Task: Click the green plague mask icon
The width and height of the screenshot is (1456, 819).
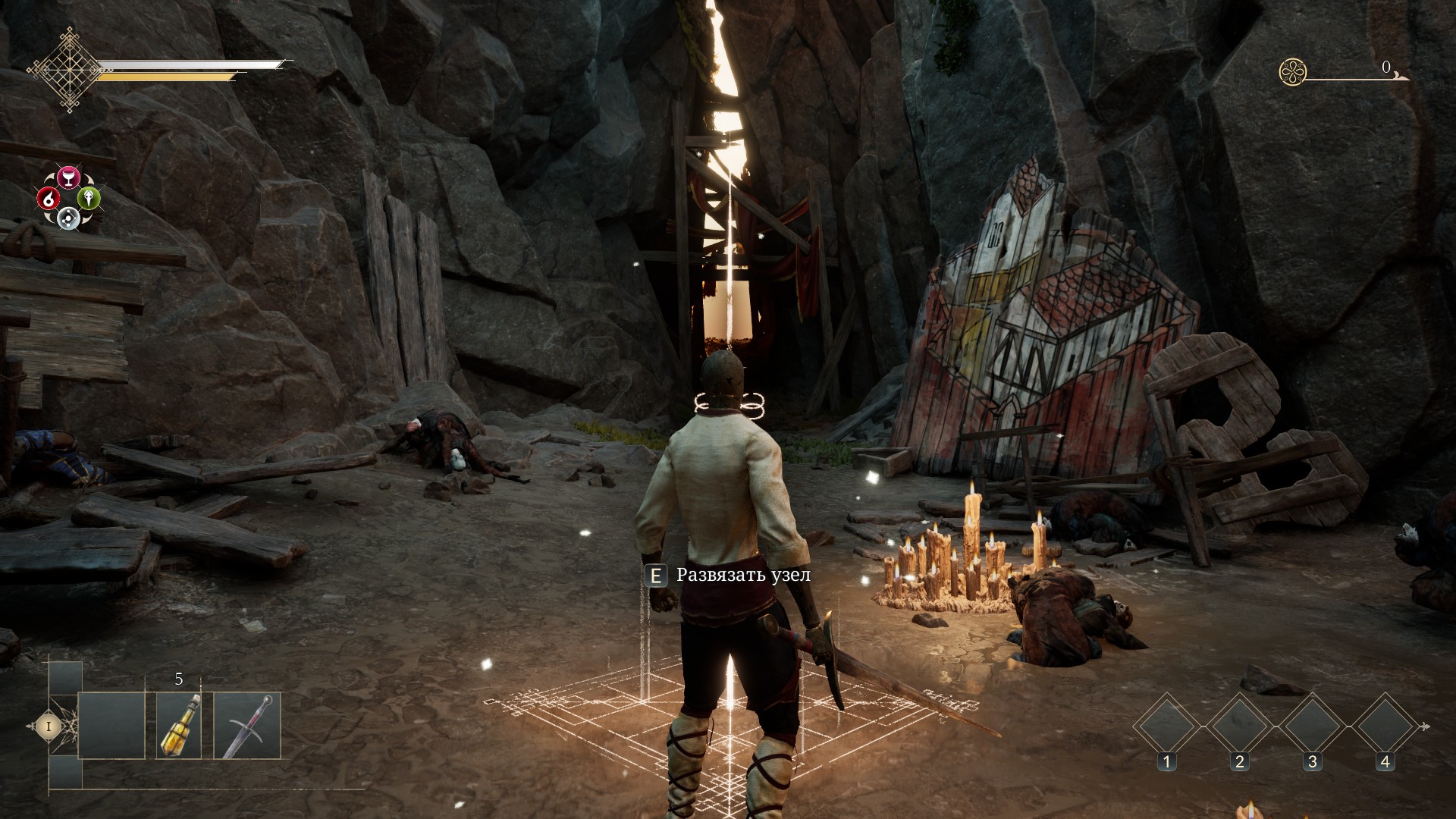Action: point(89,199)
